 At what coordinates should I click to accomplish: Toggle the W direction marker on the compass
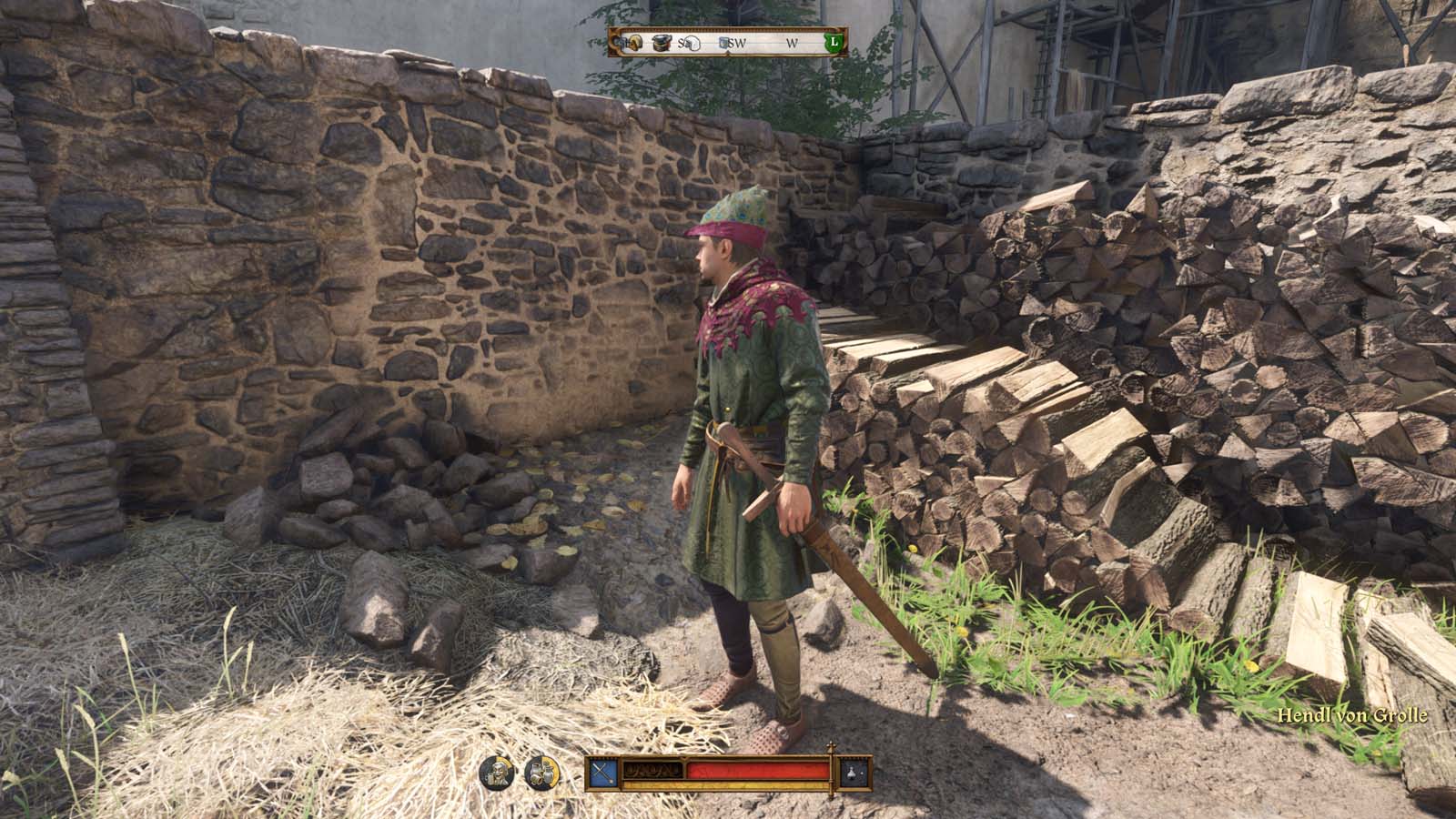click(x=792, y=42)
